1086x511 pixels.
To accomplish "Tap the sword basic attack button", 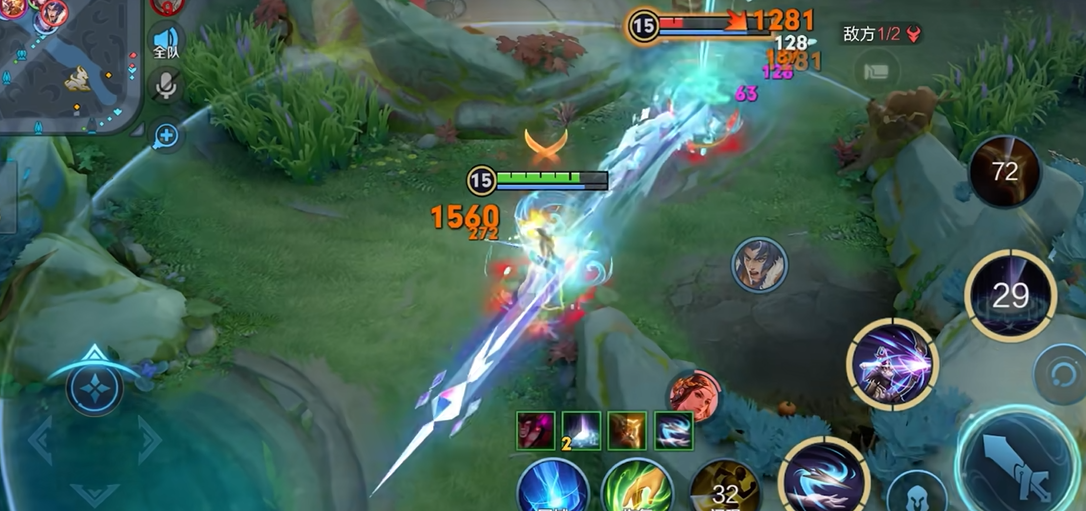I will click(1018, 464).
